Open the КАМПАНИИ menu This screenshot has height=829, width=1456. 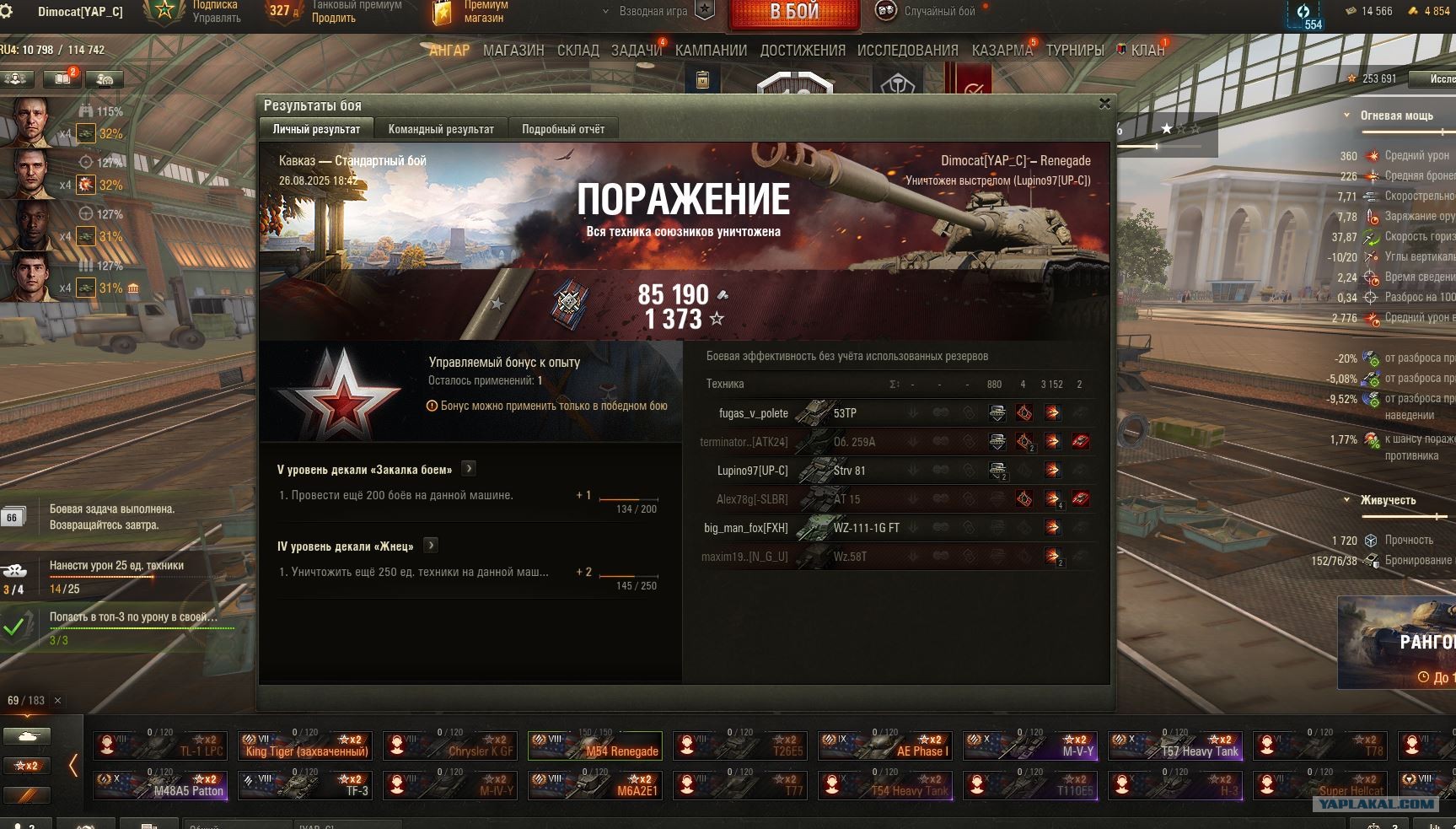pos(711,51)
